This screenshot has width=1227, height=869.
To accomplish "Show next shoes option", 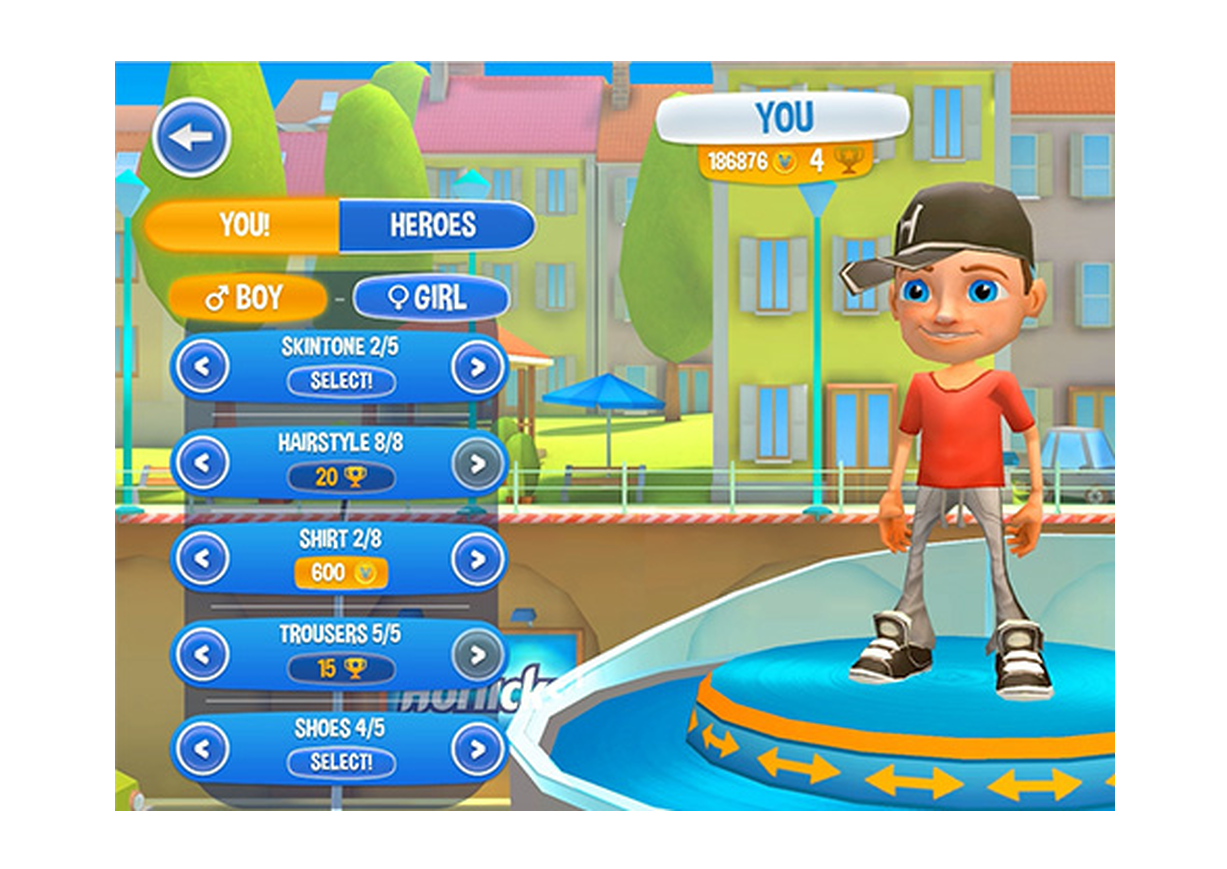I will pyautogui.click(x=477, y=749).
